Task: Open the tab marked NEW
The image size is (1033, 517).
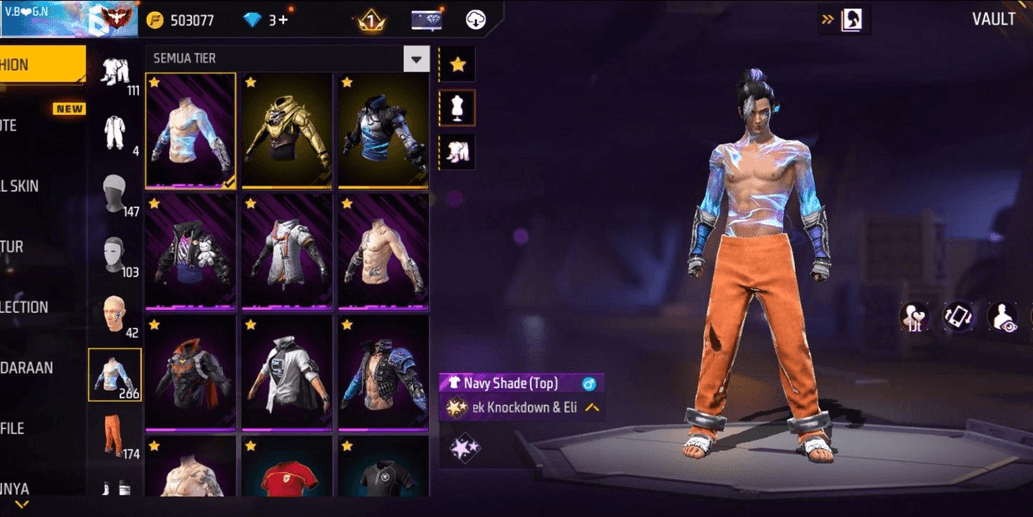Action: [25, 126]
